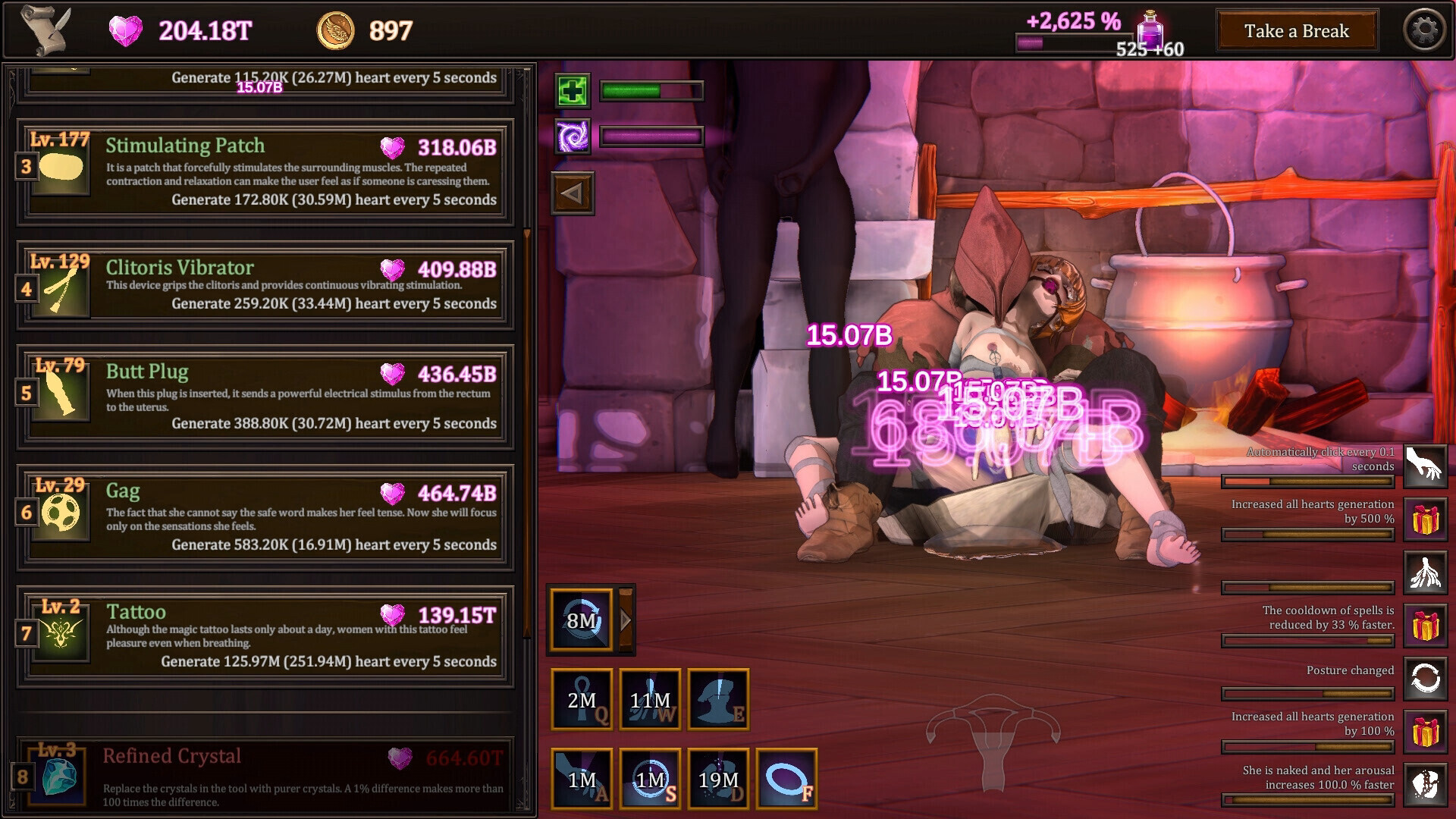The width and height of the screenshot is (1456, 819).
Task: Open the settings gear menu
Action: point(1424,30)
